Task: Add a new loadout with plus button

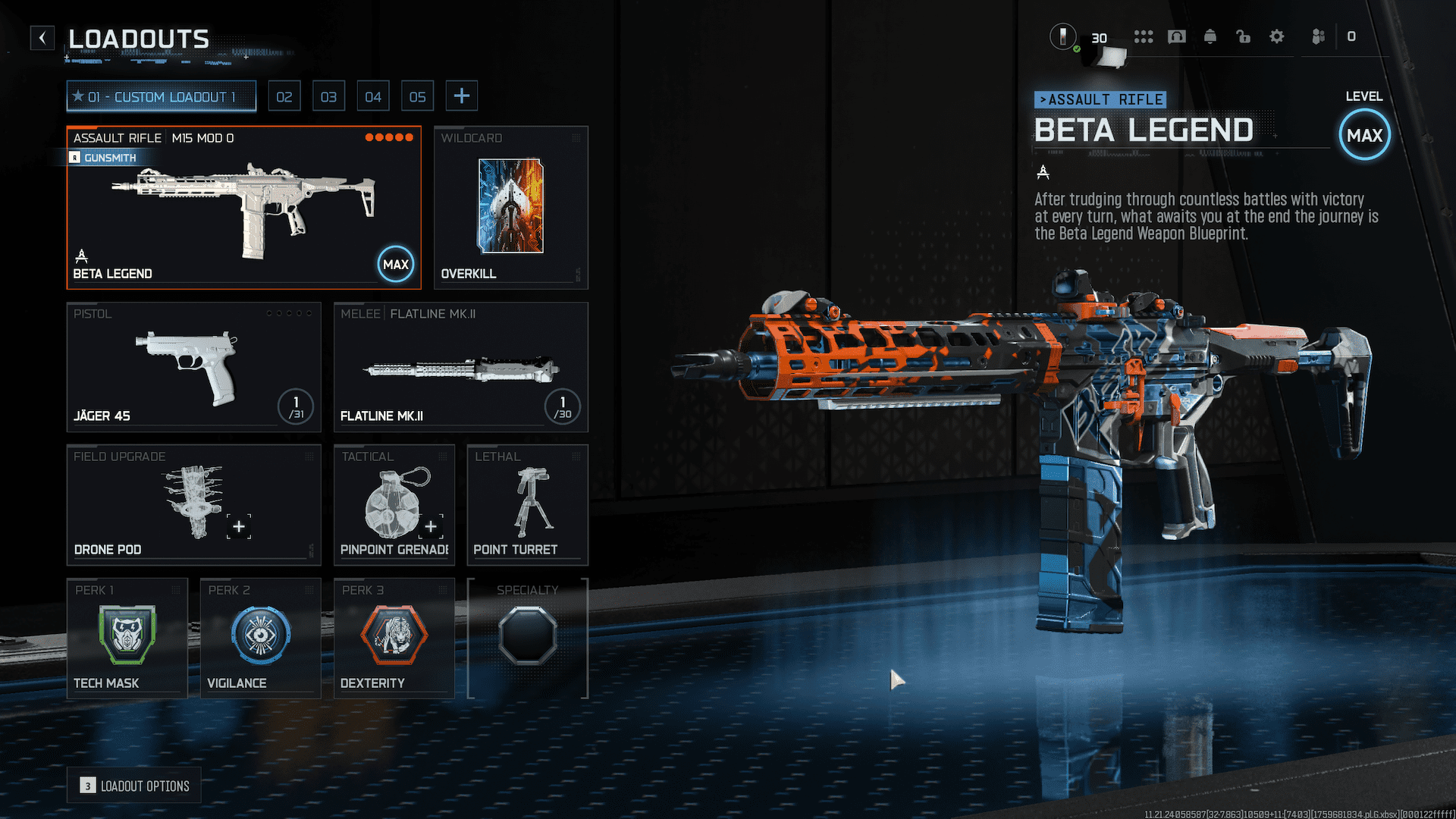Action: point(461,96)
